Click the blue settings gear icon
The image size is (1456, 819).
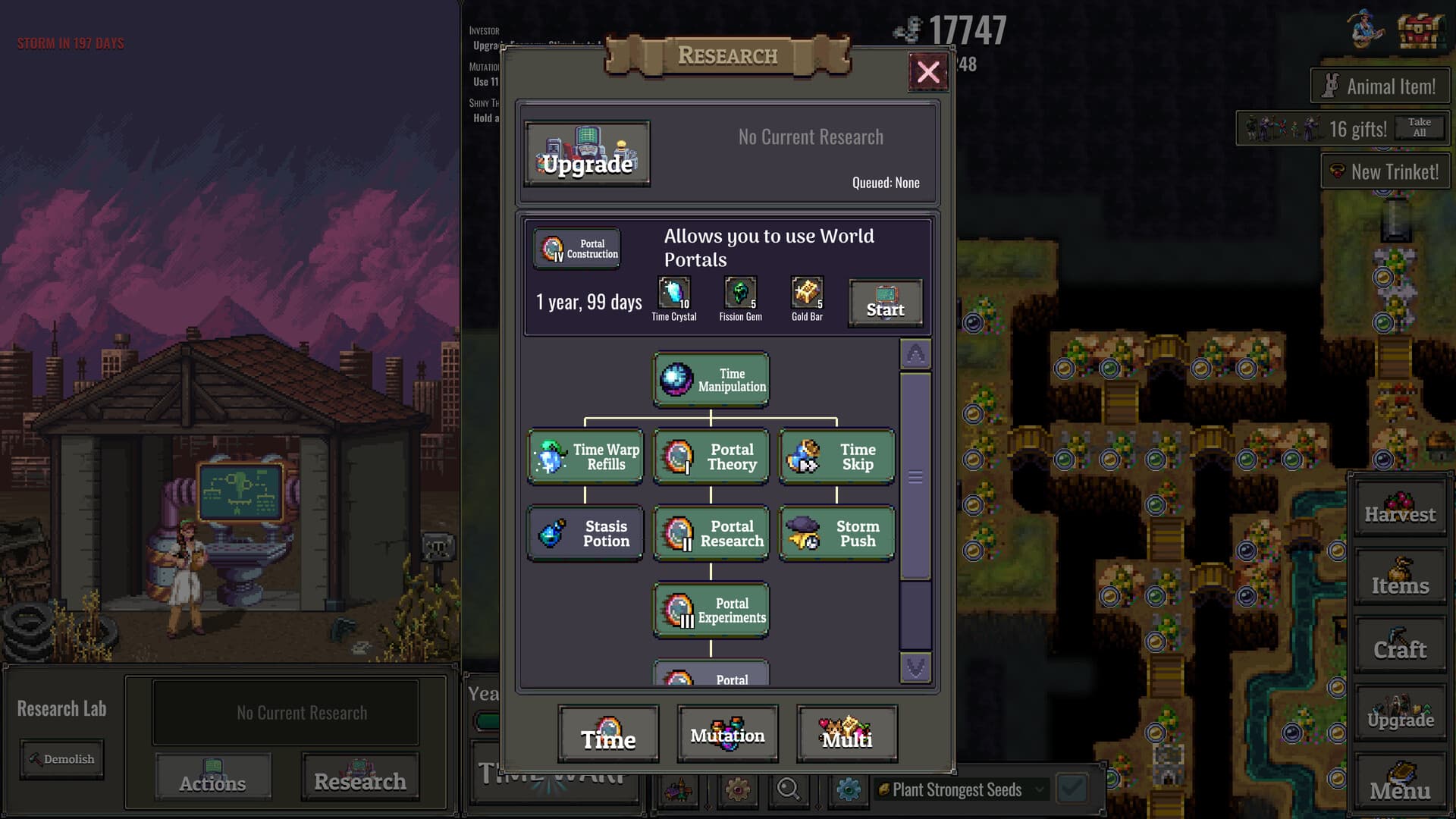click(x=849, y=790)
